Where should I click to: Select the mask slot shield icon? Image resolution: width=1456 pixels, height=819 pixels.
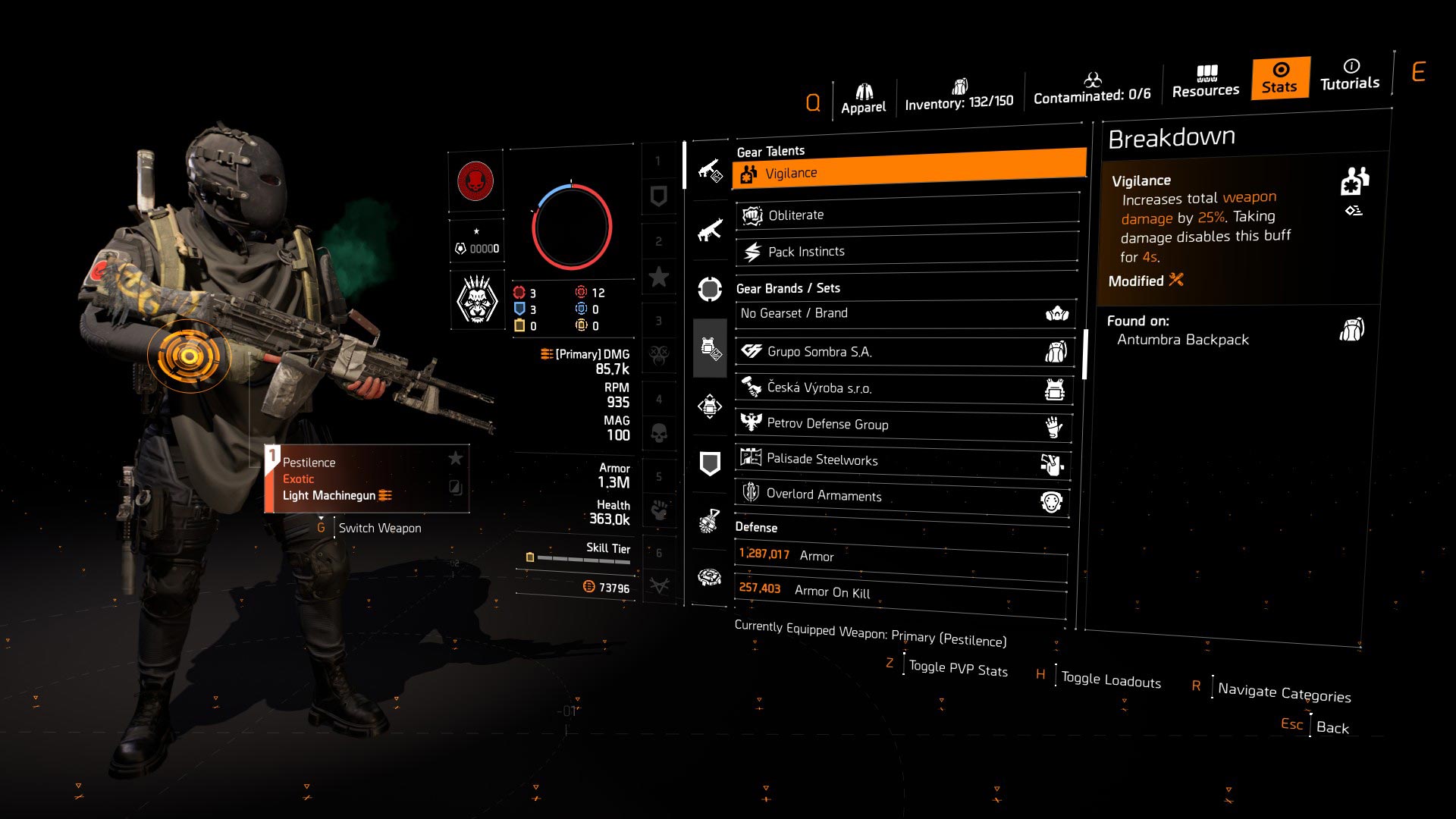709,461
